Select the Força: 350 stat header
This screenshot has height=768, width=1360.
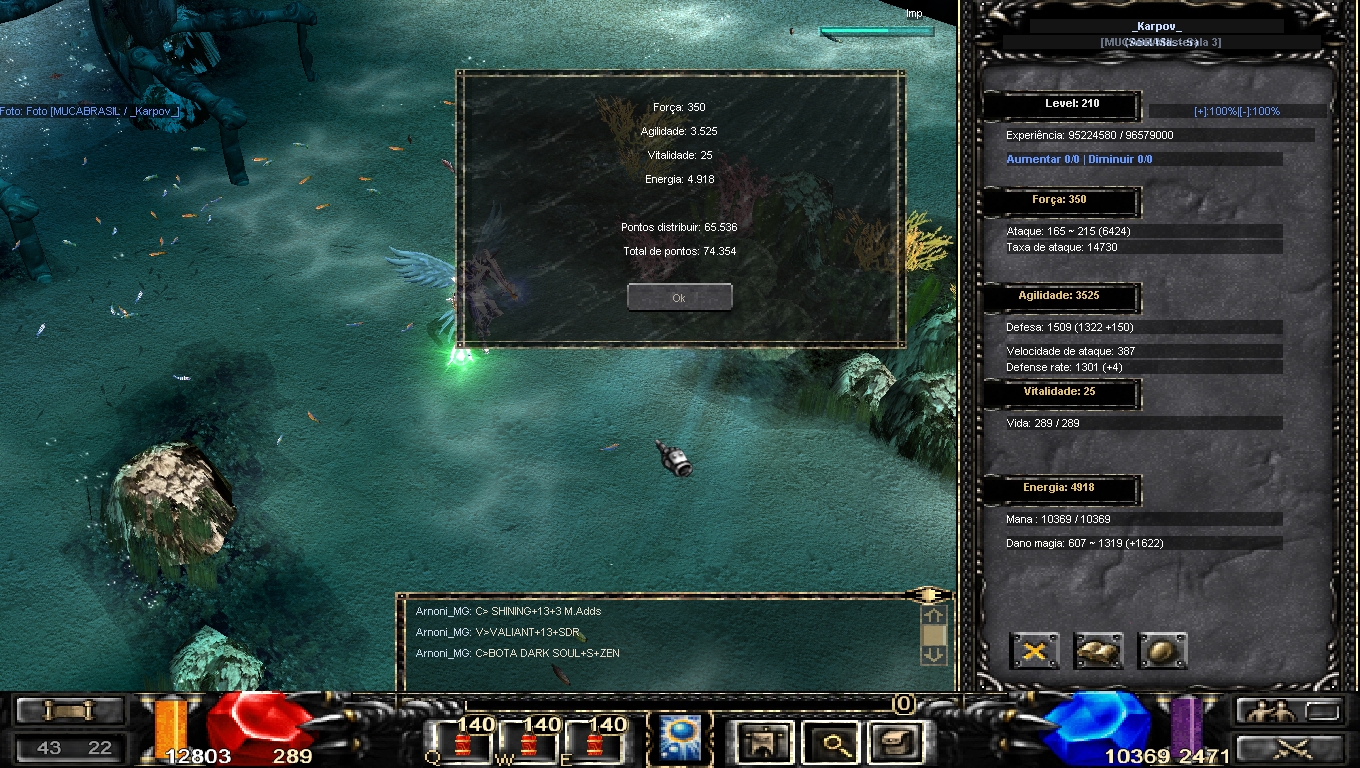[1060, 200]
